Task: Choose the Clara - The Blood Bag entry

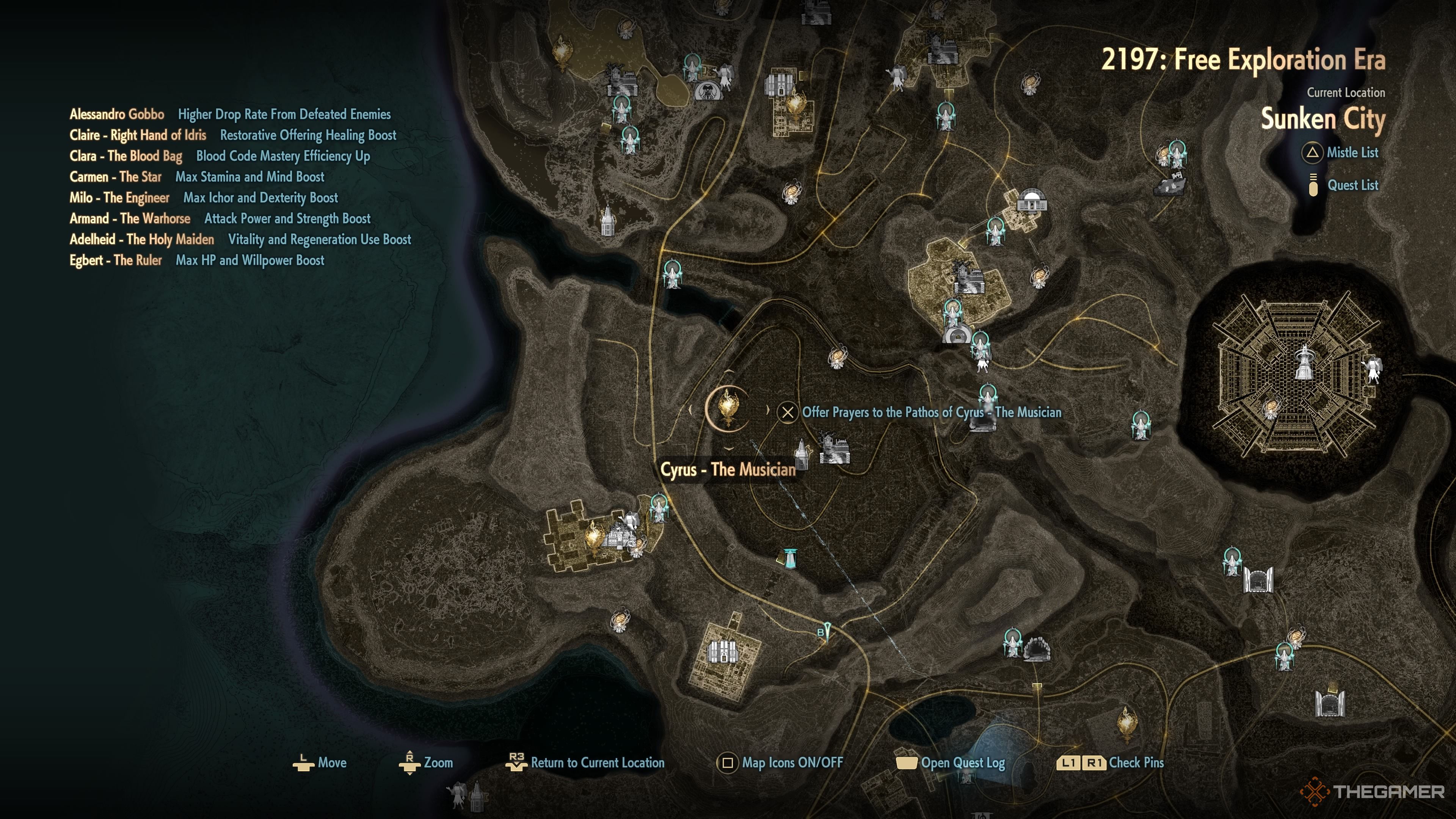Action: (x=126, y=156)
